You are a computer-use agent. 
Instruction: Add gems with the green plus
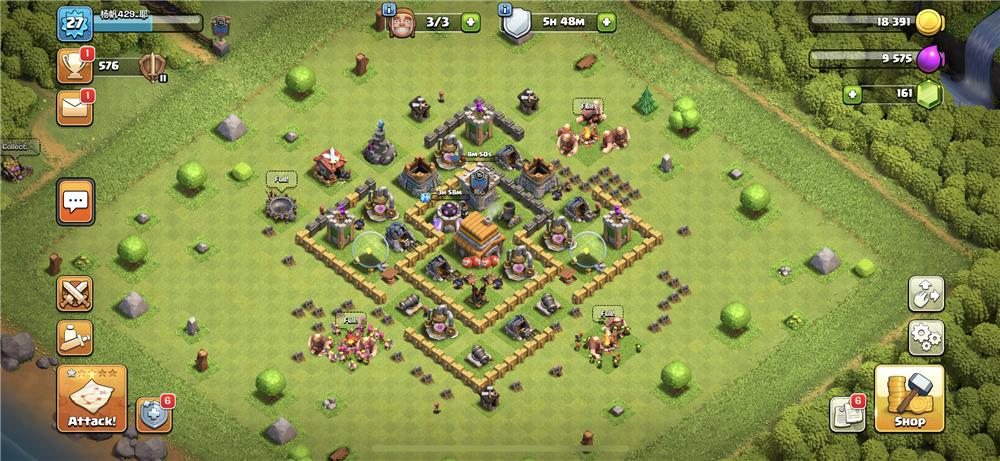852,95
